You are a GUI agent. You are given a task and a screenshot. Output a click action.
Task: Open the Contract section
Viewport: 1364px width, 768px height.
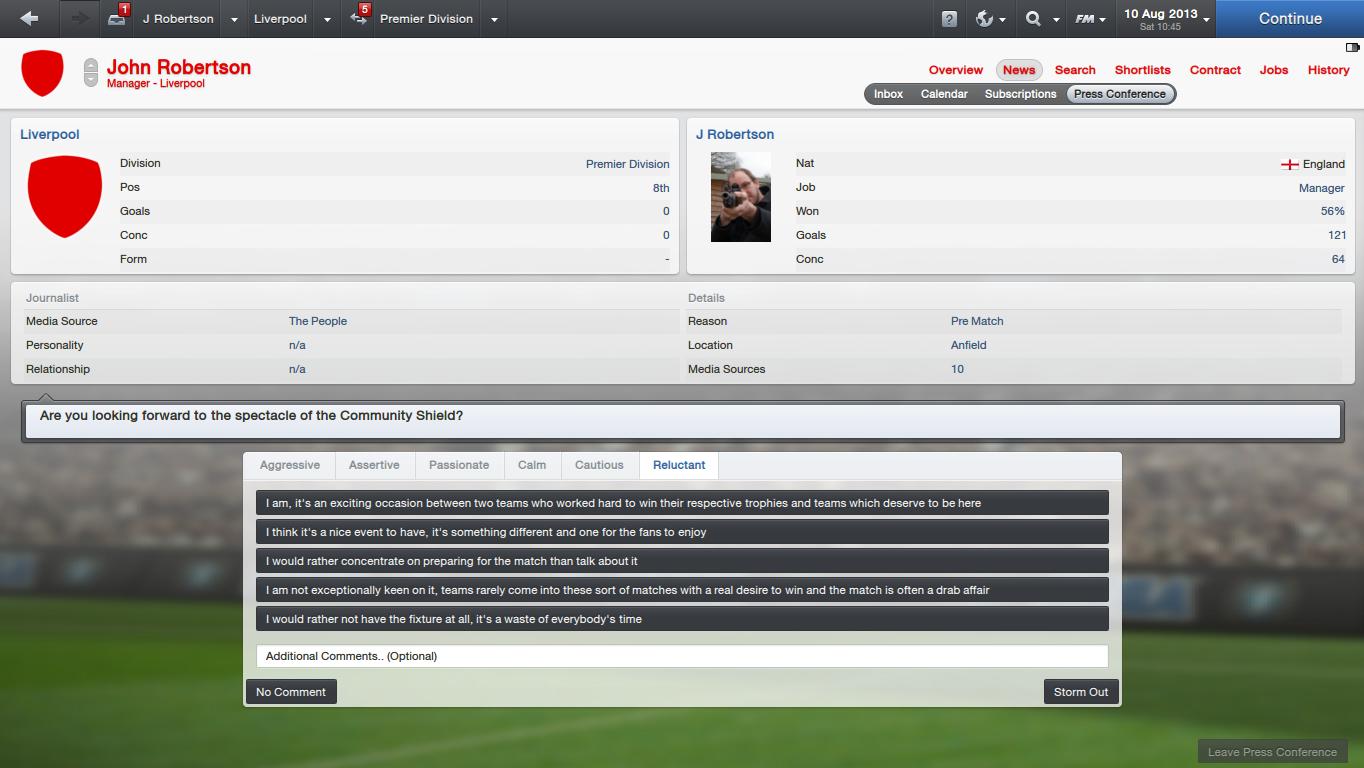pos(1215,70)
